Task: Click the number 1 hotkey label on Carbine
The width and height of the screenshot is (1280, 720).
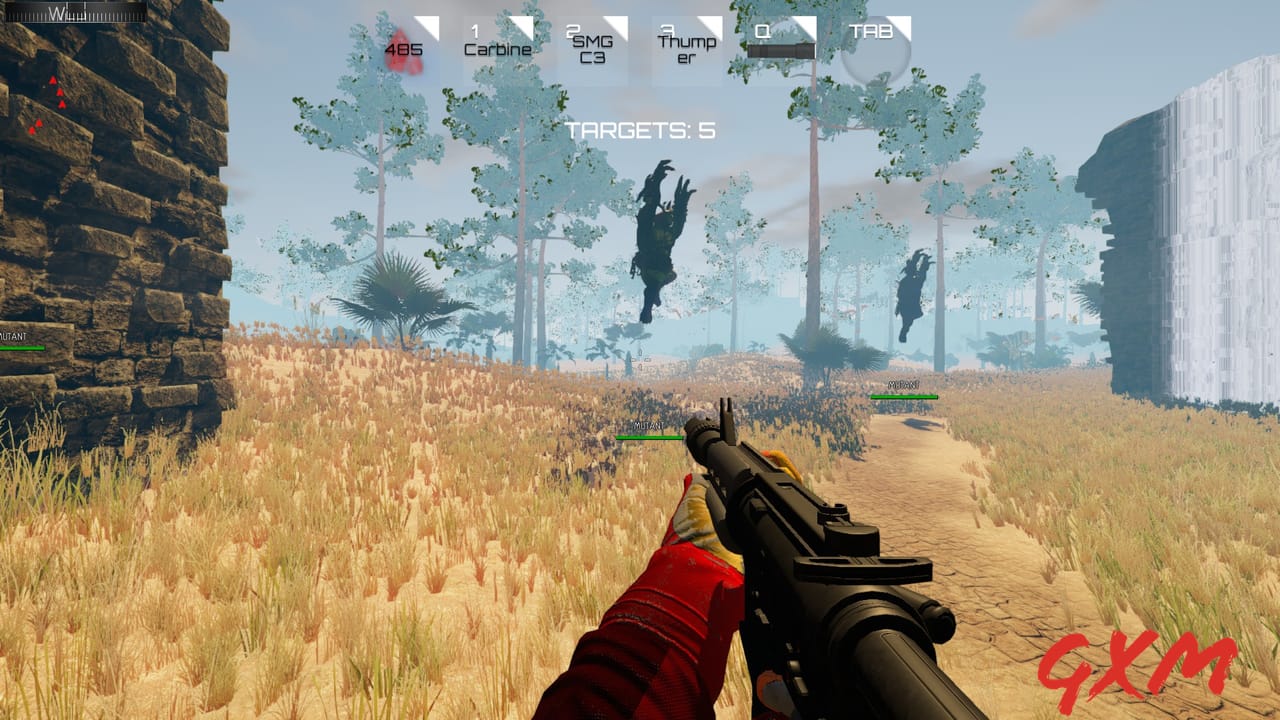Action: pos(474,30)
